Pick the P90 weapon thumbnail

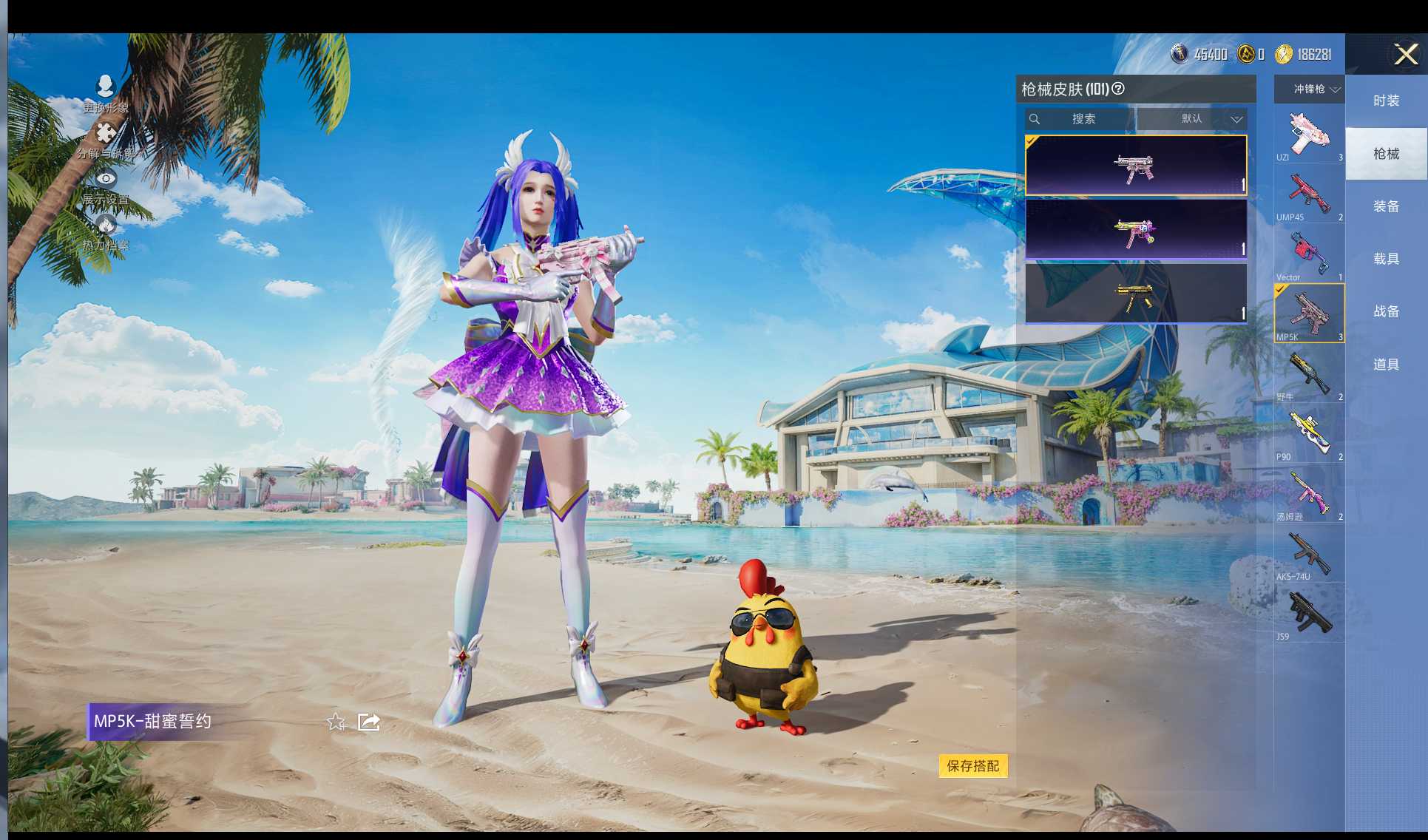(x=1308, y=433)
